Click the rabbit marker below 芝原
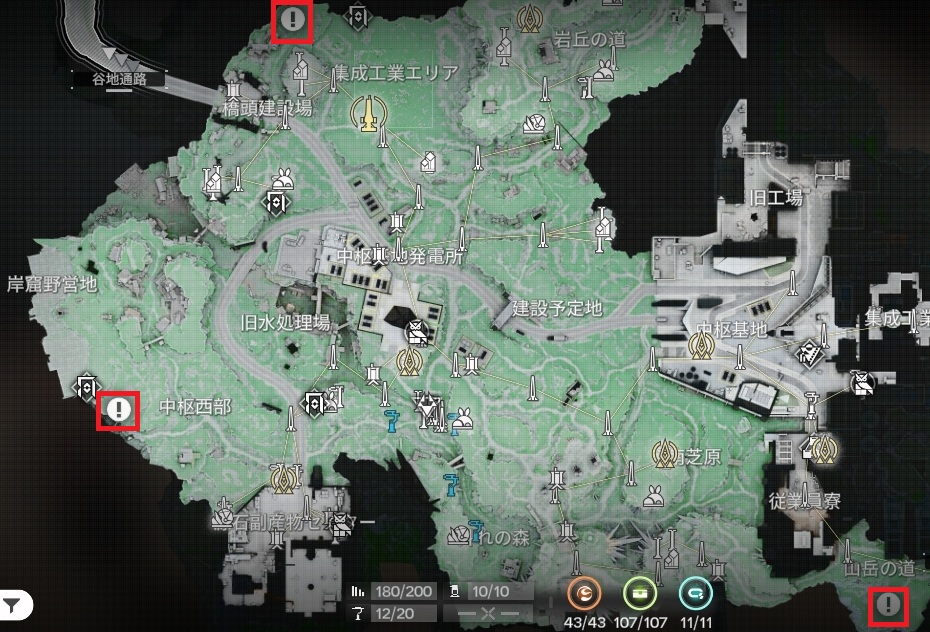Image resolution: width=930 pixels, height=632 pixels. click(652, 494)
